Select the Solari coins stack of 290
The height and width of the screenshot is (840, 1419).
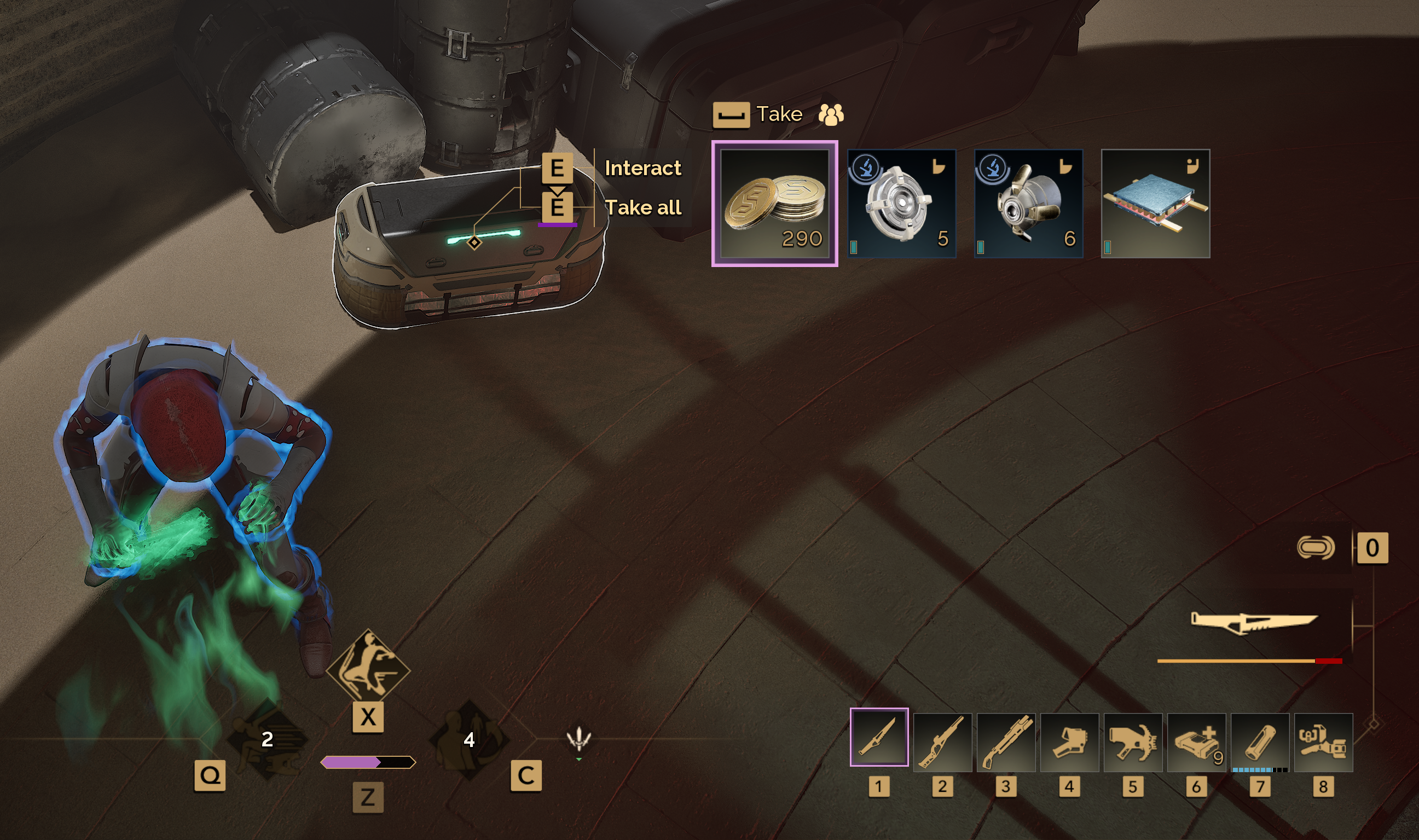(774, 204)
